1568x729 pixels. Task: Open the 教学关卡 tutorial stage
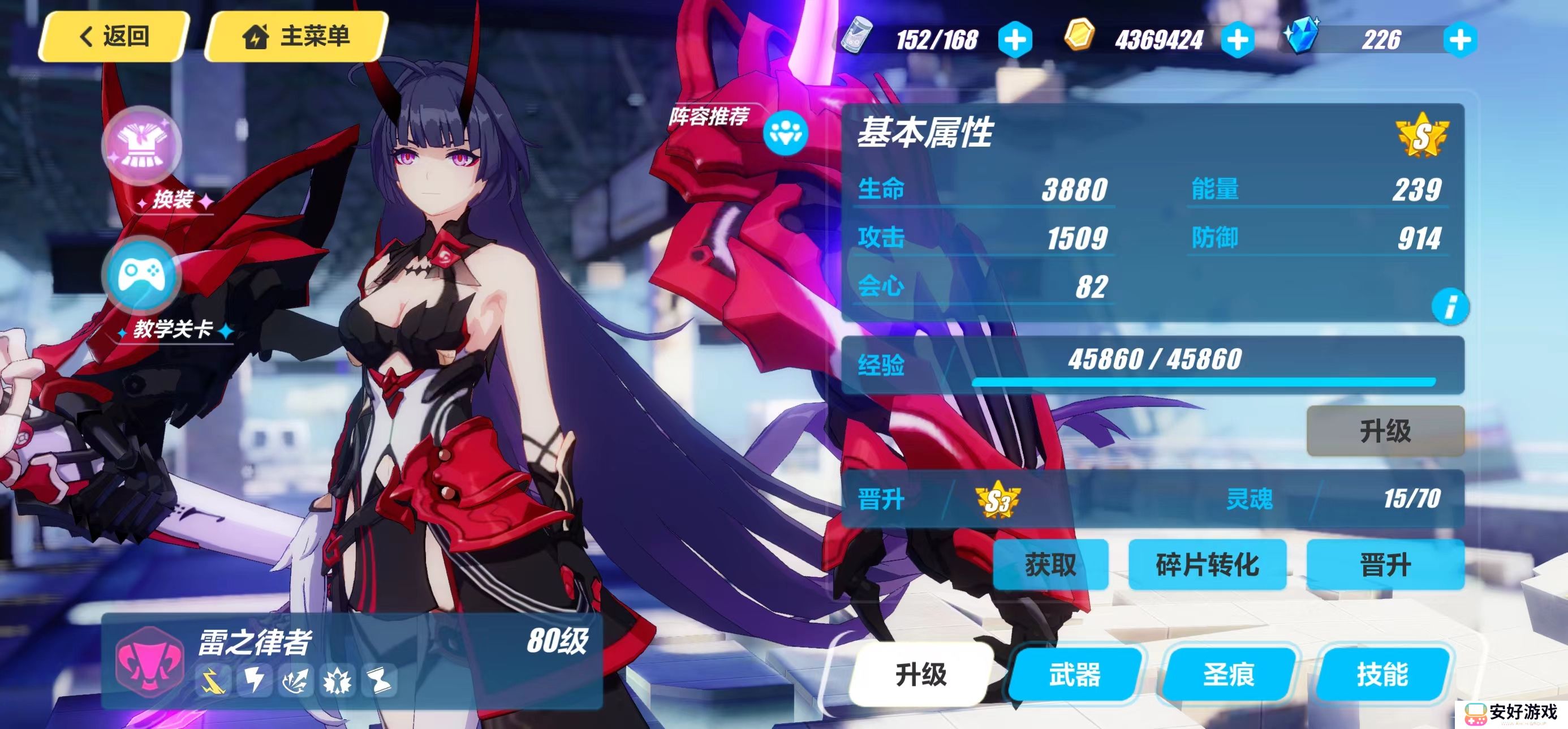(143, 276)
